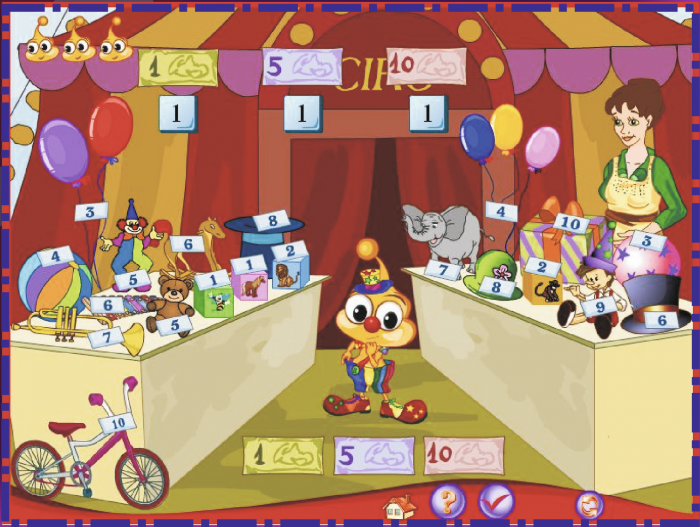
Task: Pick the purple 5 banknote below the clown
Action: (373, 455)
